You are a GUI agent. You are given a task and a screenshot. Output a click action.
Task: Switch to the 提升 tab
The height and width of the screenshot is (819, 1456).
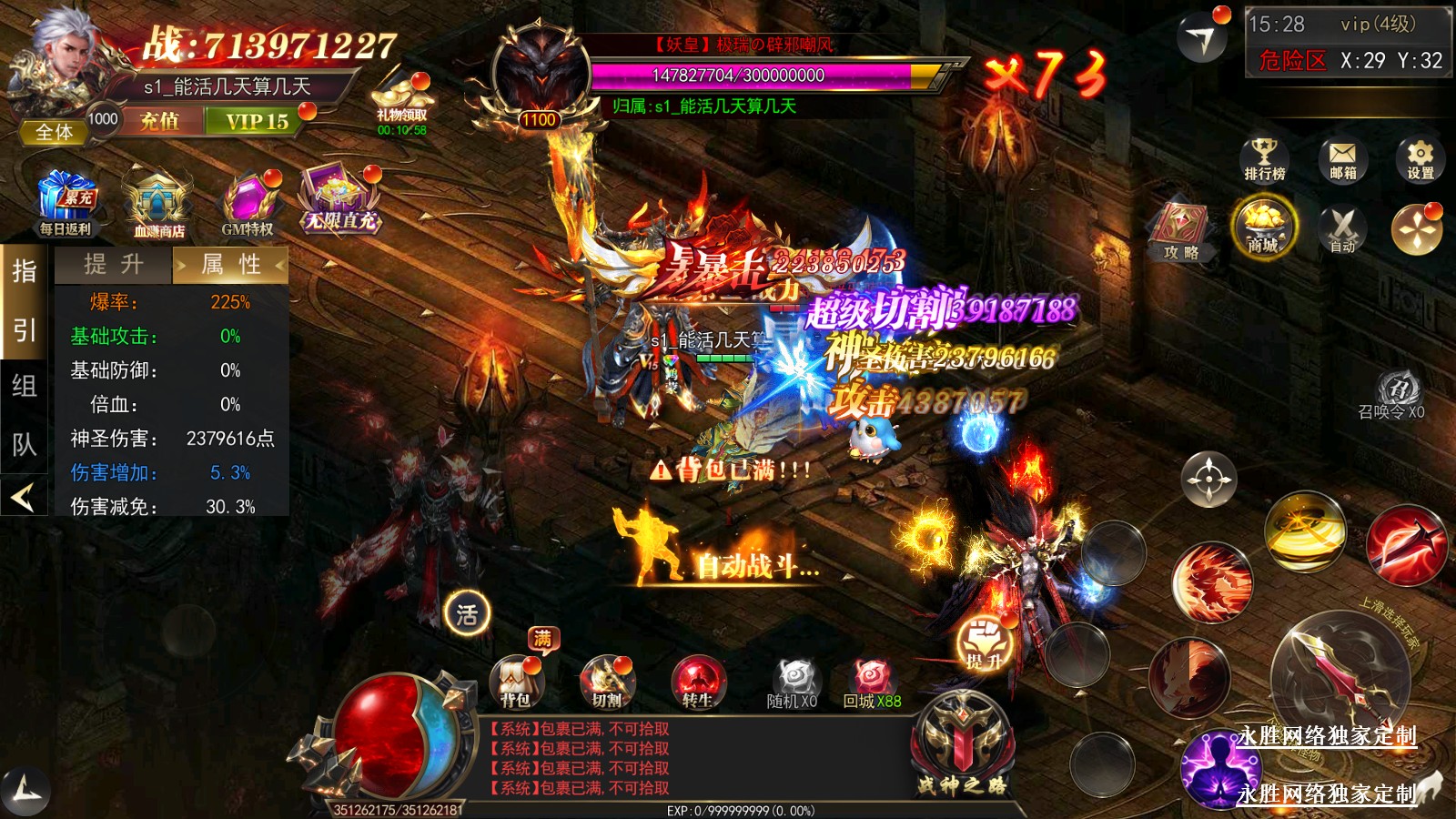(114, 265)
